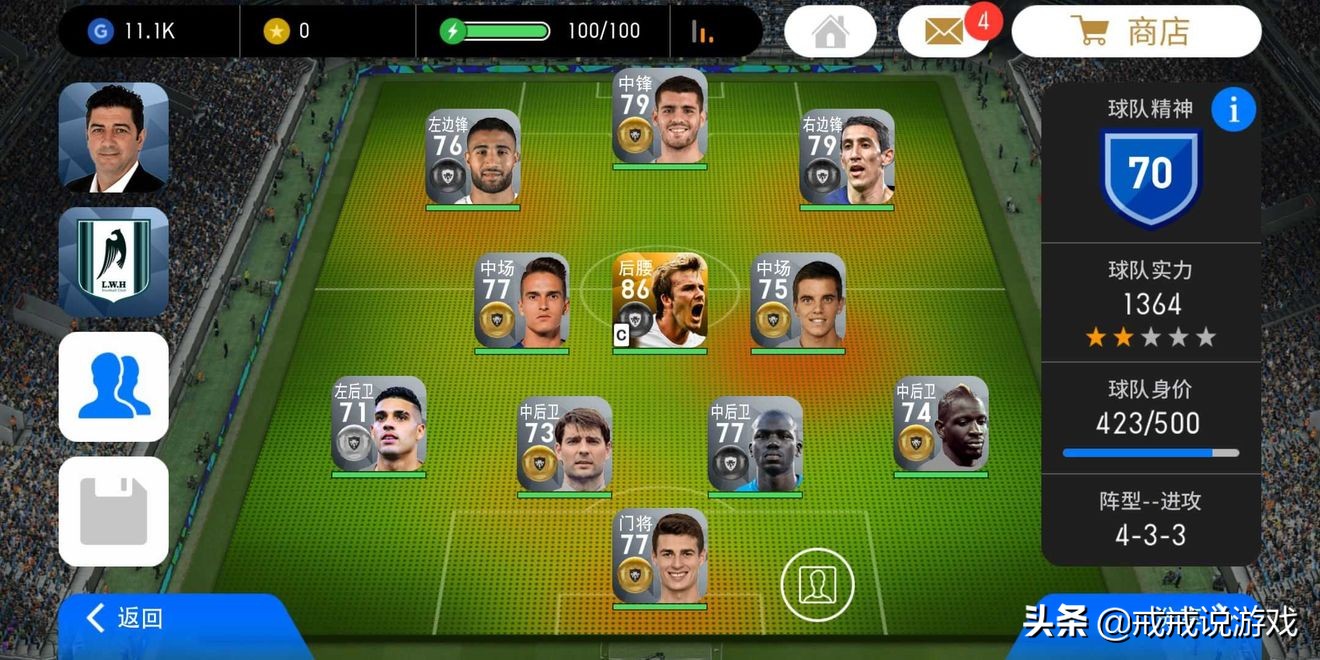Open the mail inbox envelope
The image size is (1320, 660).
pos(945,32)
